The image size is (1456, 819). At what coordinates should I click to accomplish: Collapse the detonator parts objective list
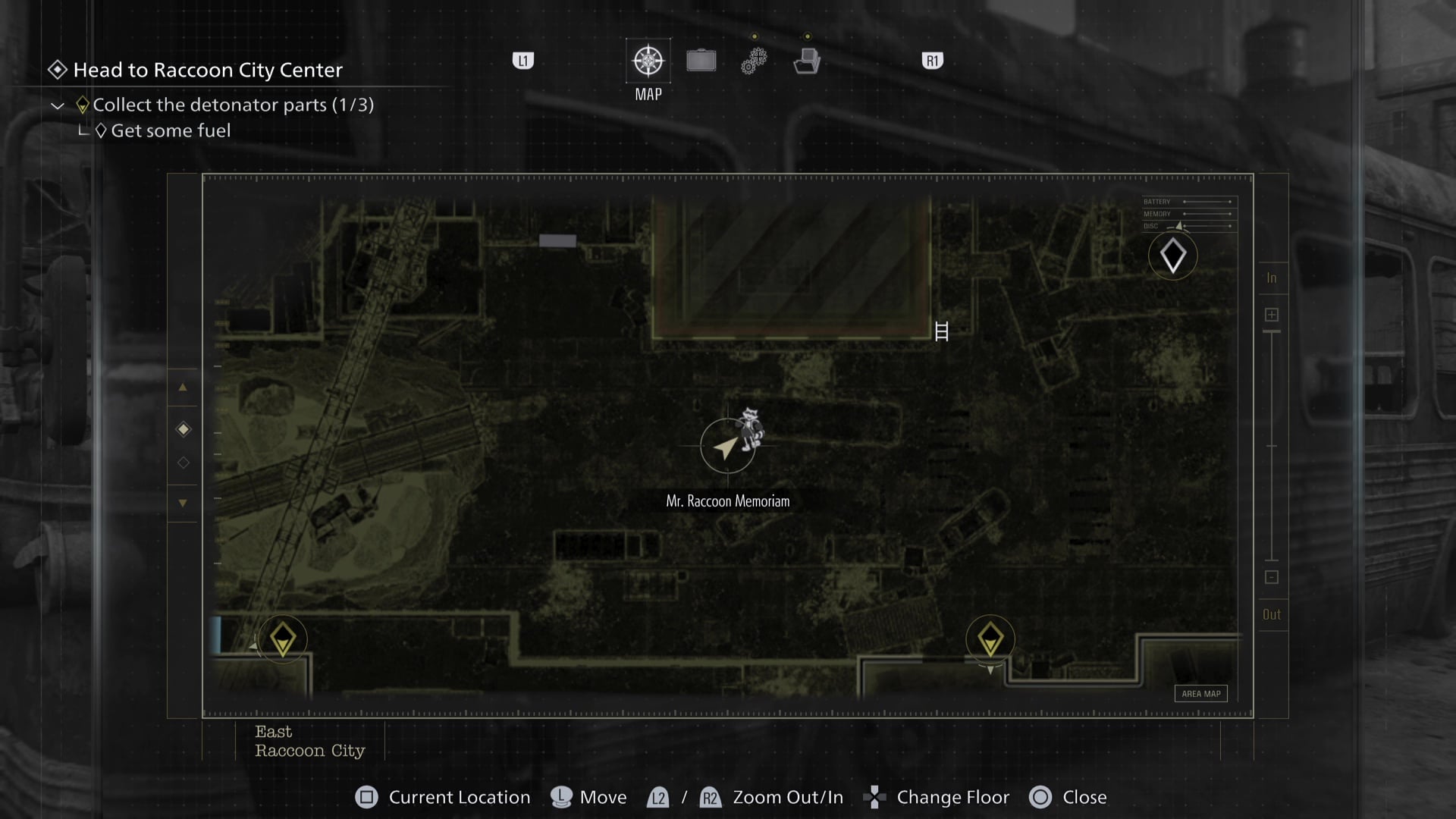click(58, 105)
